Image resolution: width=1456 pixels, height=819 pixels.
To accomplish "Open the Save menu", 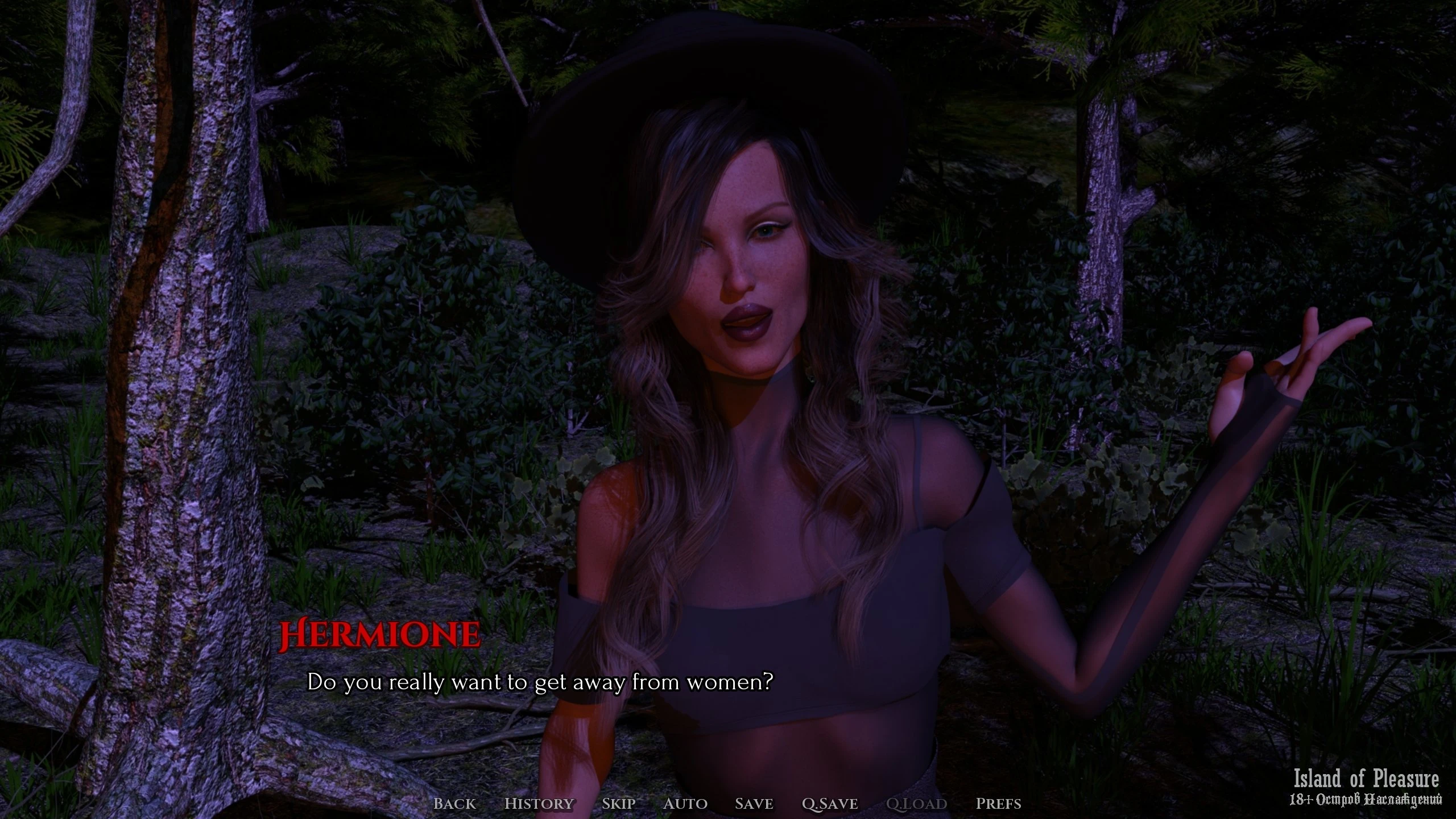I will 754,804.
